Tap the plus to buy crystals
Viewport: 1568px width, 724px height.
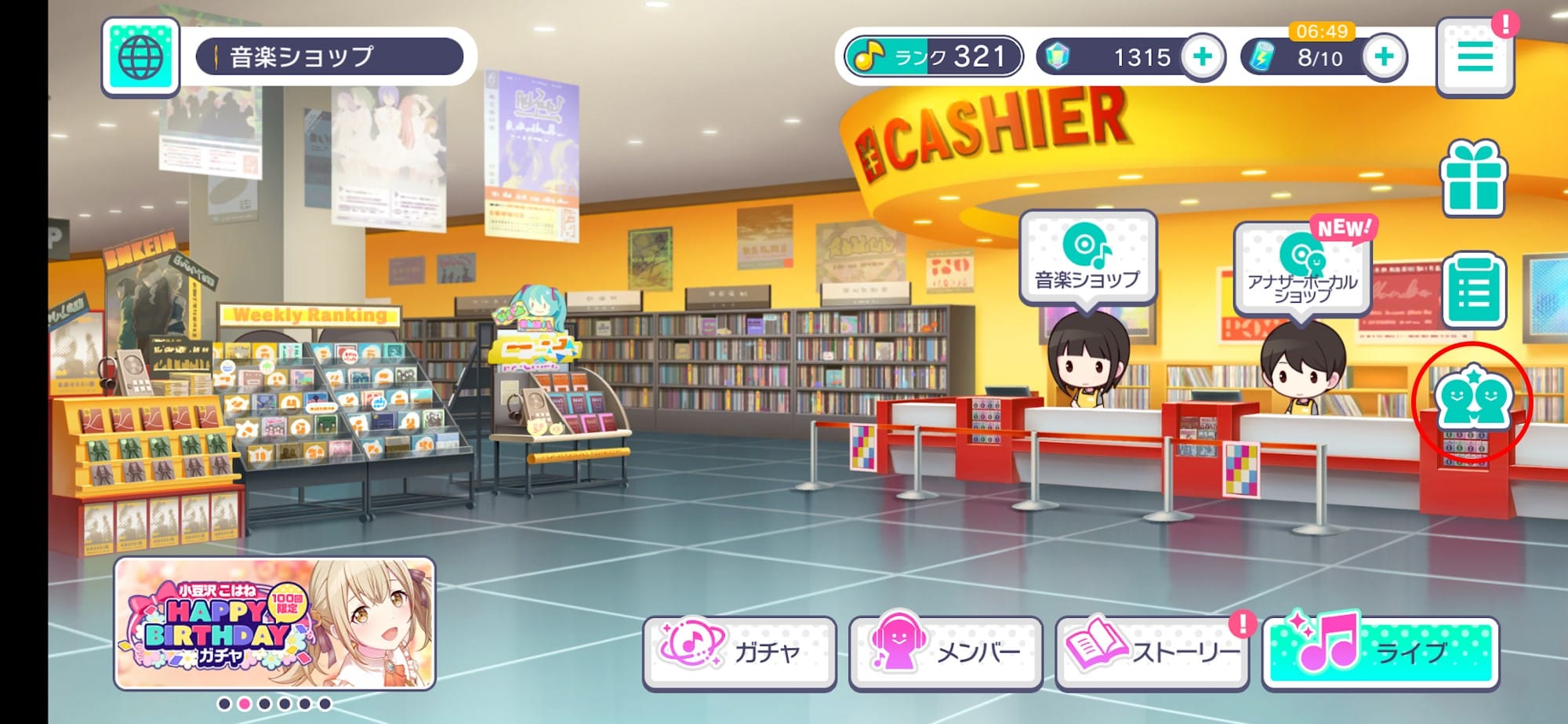[1203, 56]
